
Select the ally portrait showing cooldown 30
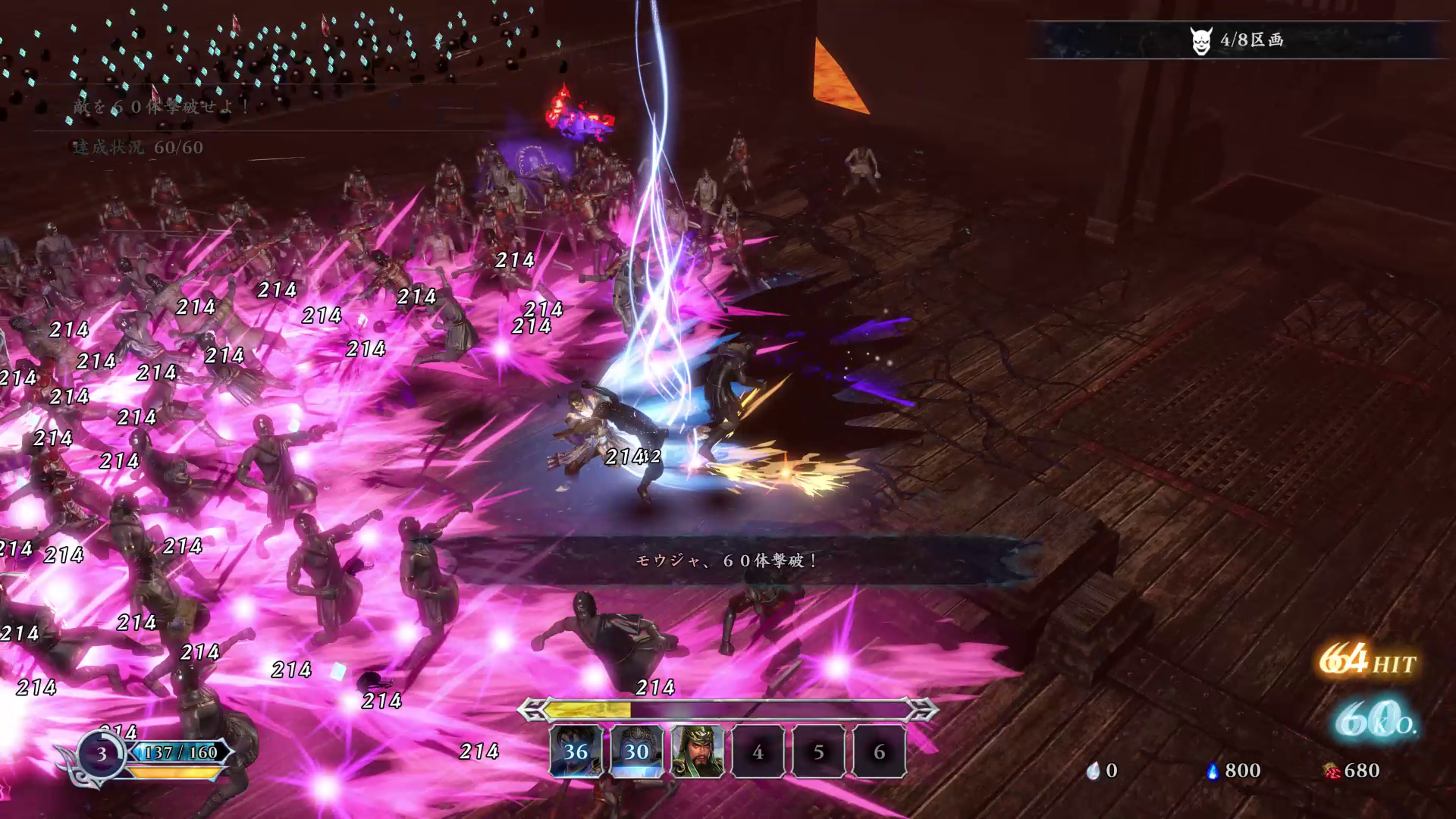coord(636,751)
